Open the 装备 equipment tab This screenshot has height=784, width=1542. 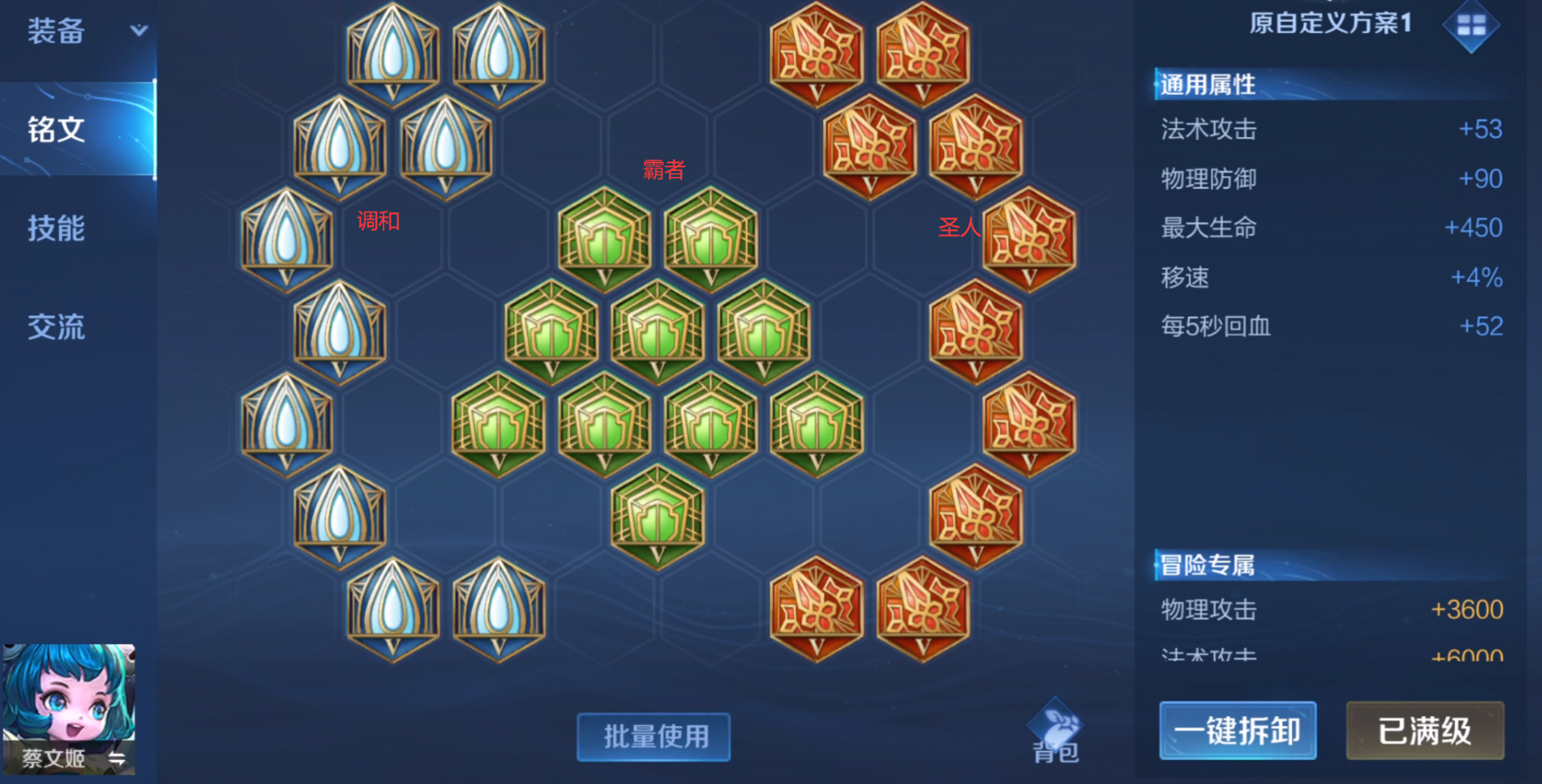click(56, 32)
